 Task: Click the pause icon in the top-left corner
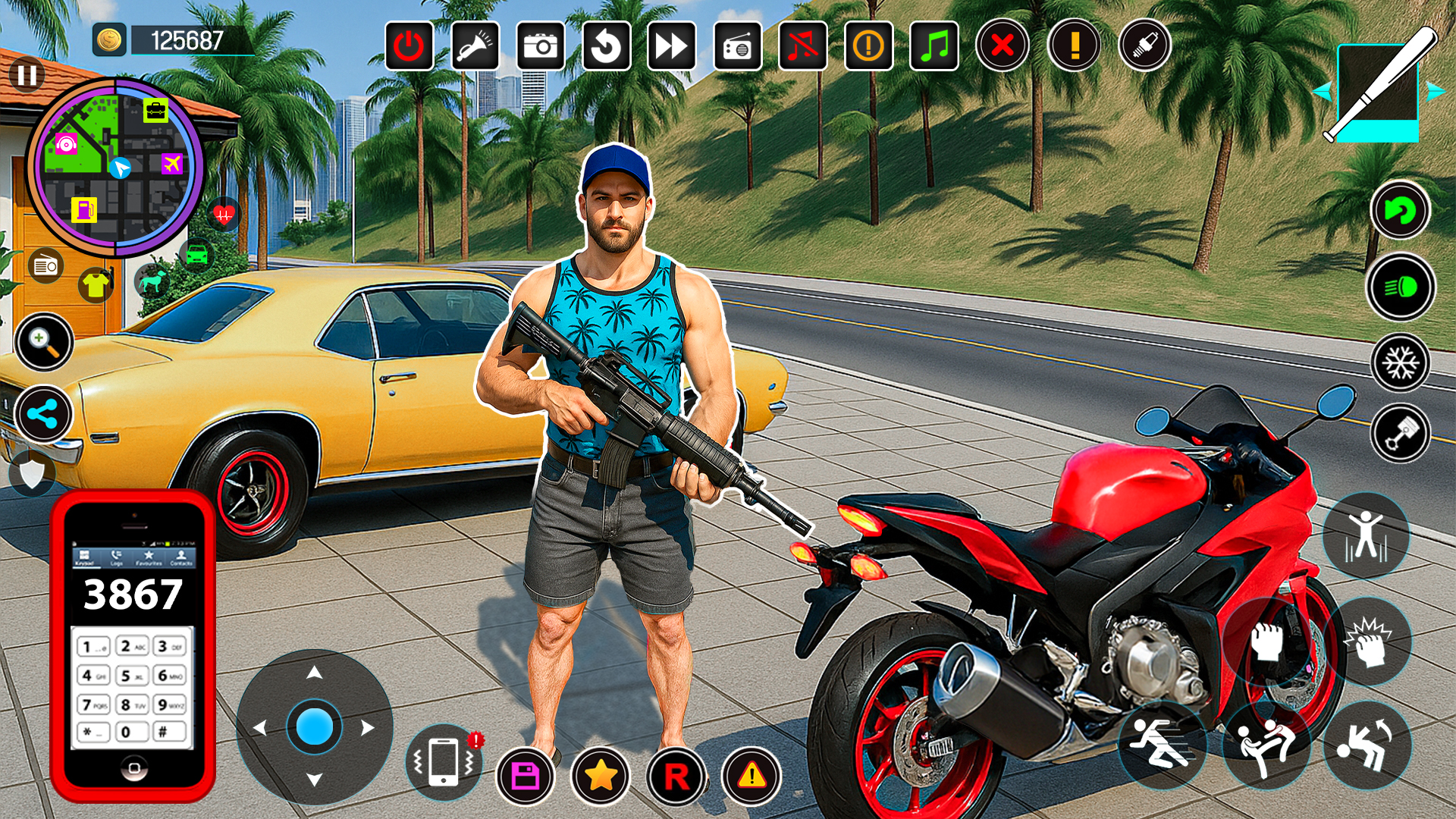(26, 74)
